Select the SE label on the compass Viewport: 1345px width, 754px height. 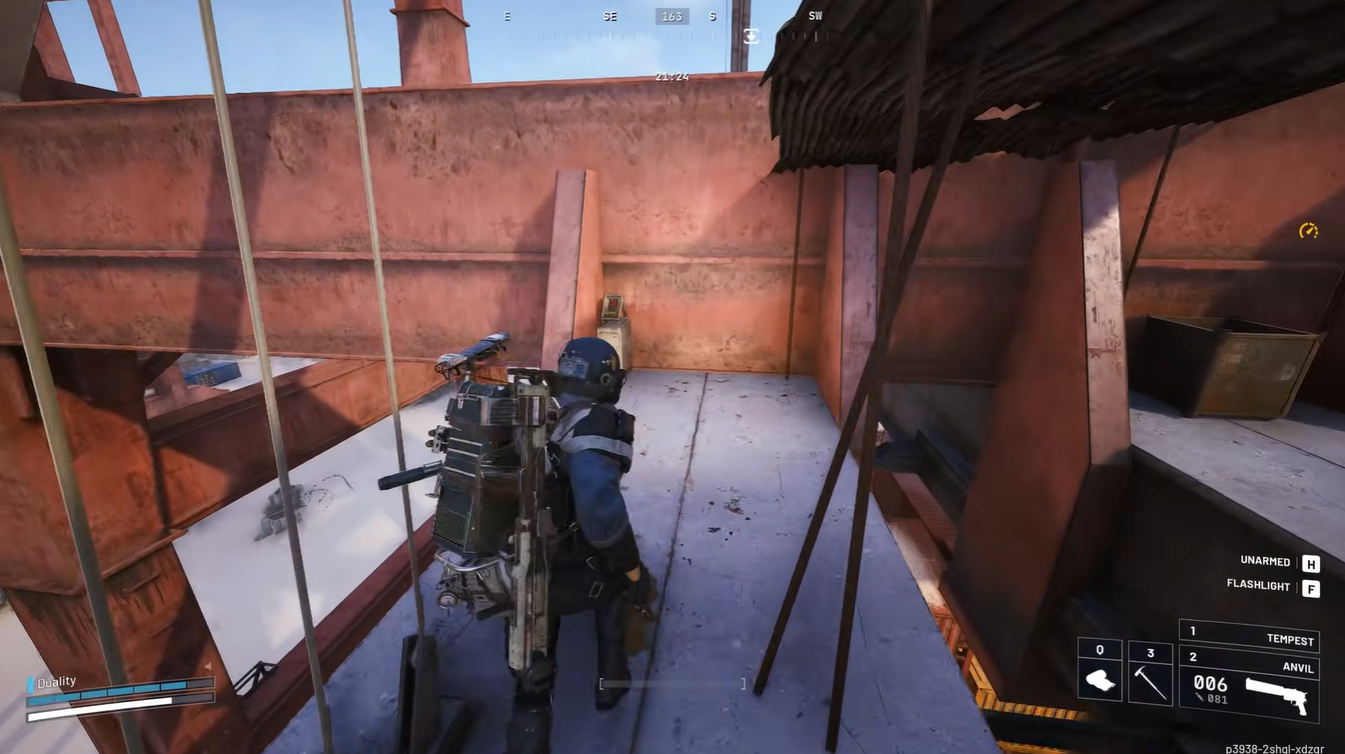609,15
